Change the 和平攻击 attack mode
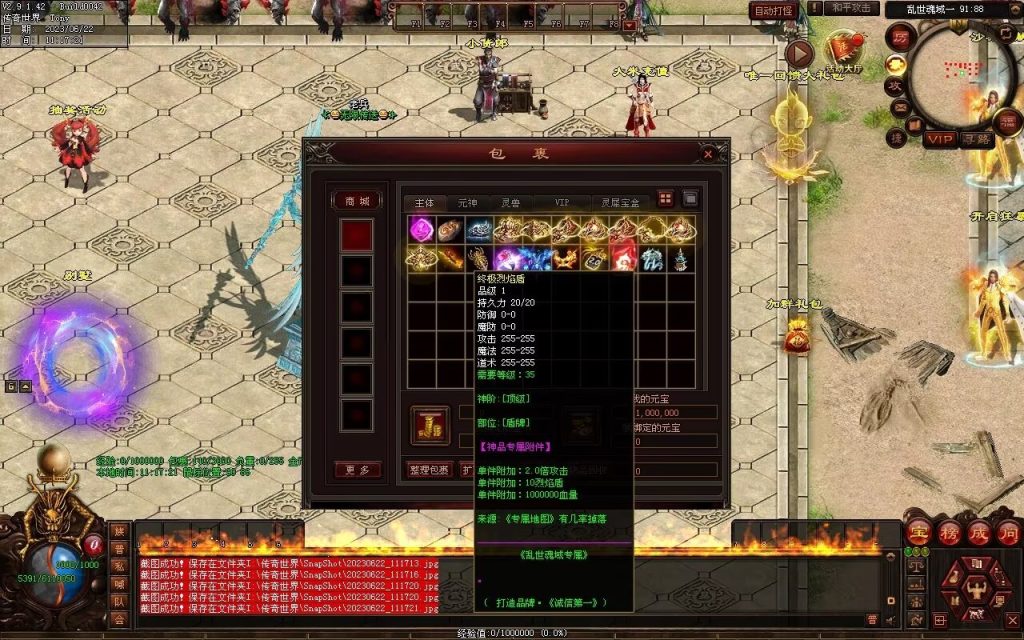Screen dimensions: 1024x640 coord(853,9)
